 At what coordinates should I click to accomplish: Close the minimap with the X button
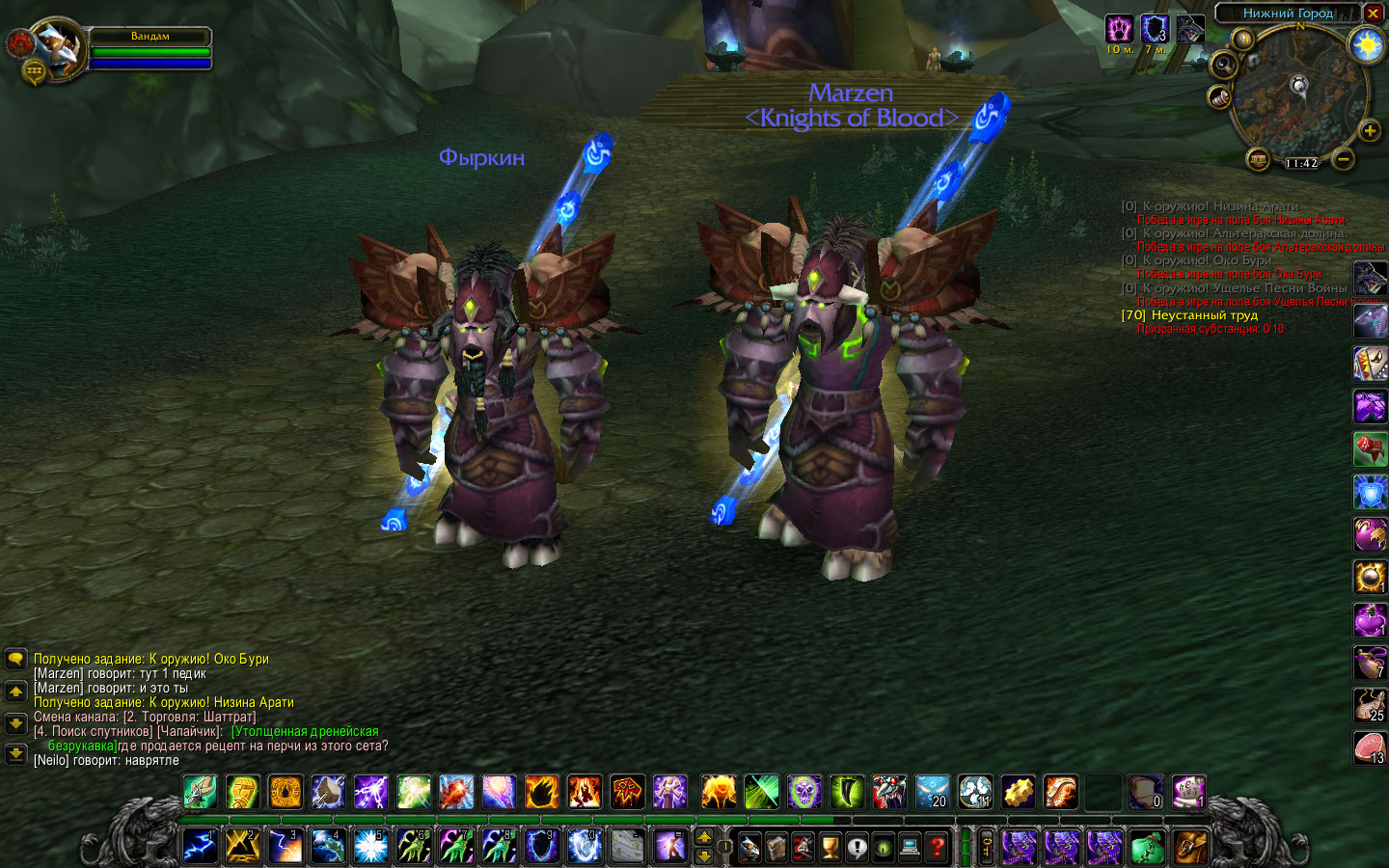(x=1373, y=14)
